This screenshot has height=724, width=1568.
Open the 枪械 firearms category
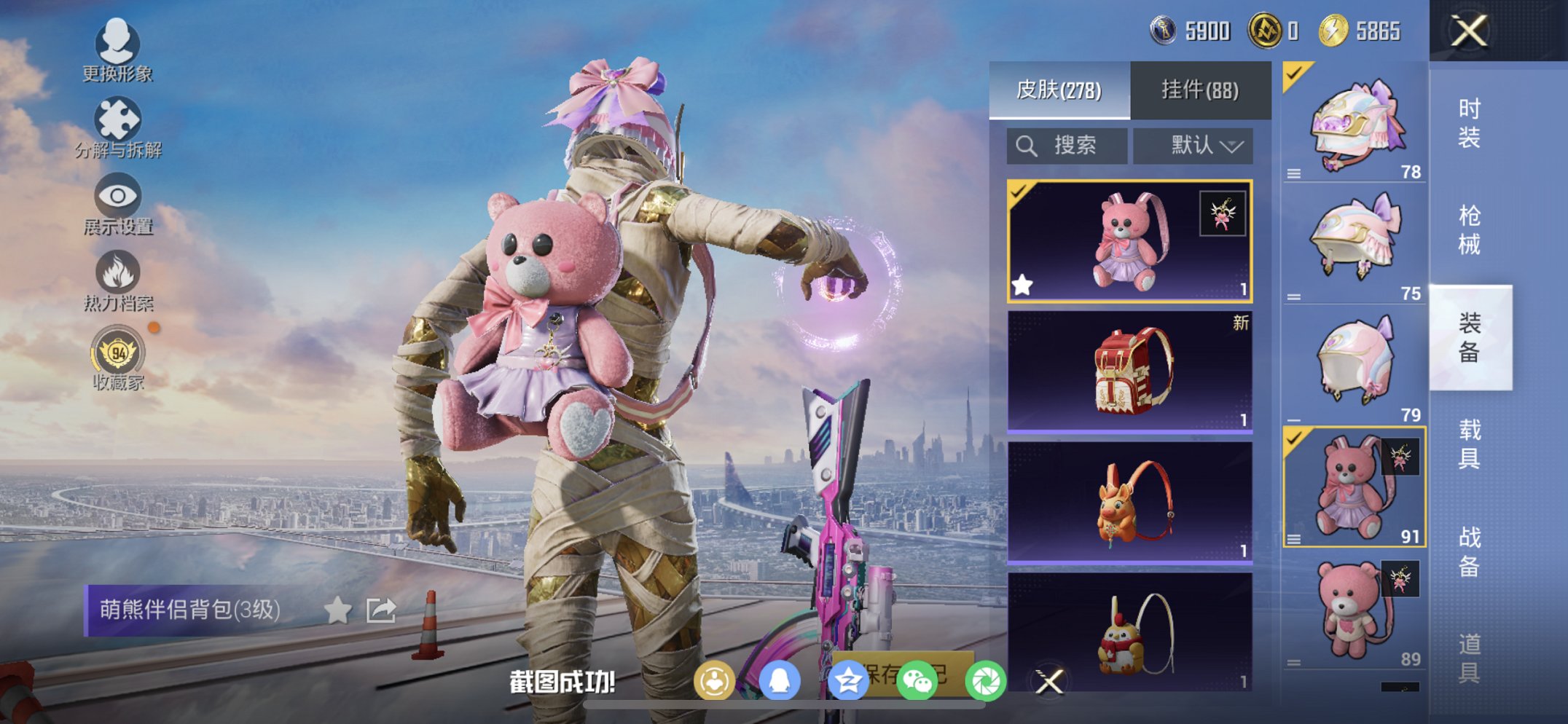tap(1469, 230)
